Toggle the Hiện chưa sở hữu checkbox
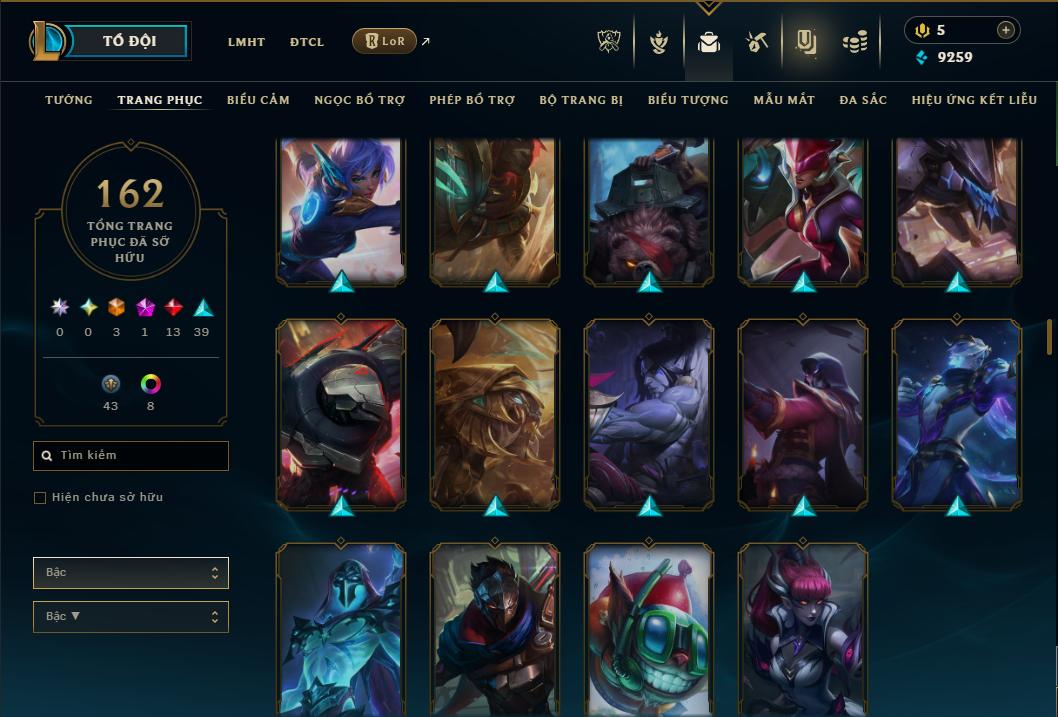 pos(40,498)
